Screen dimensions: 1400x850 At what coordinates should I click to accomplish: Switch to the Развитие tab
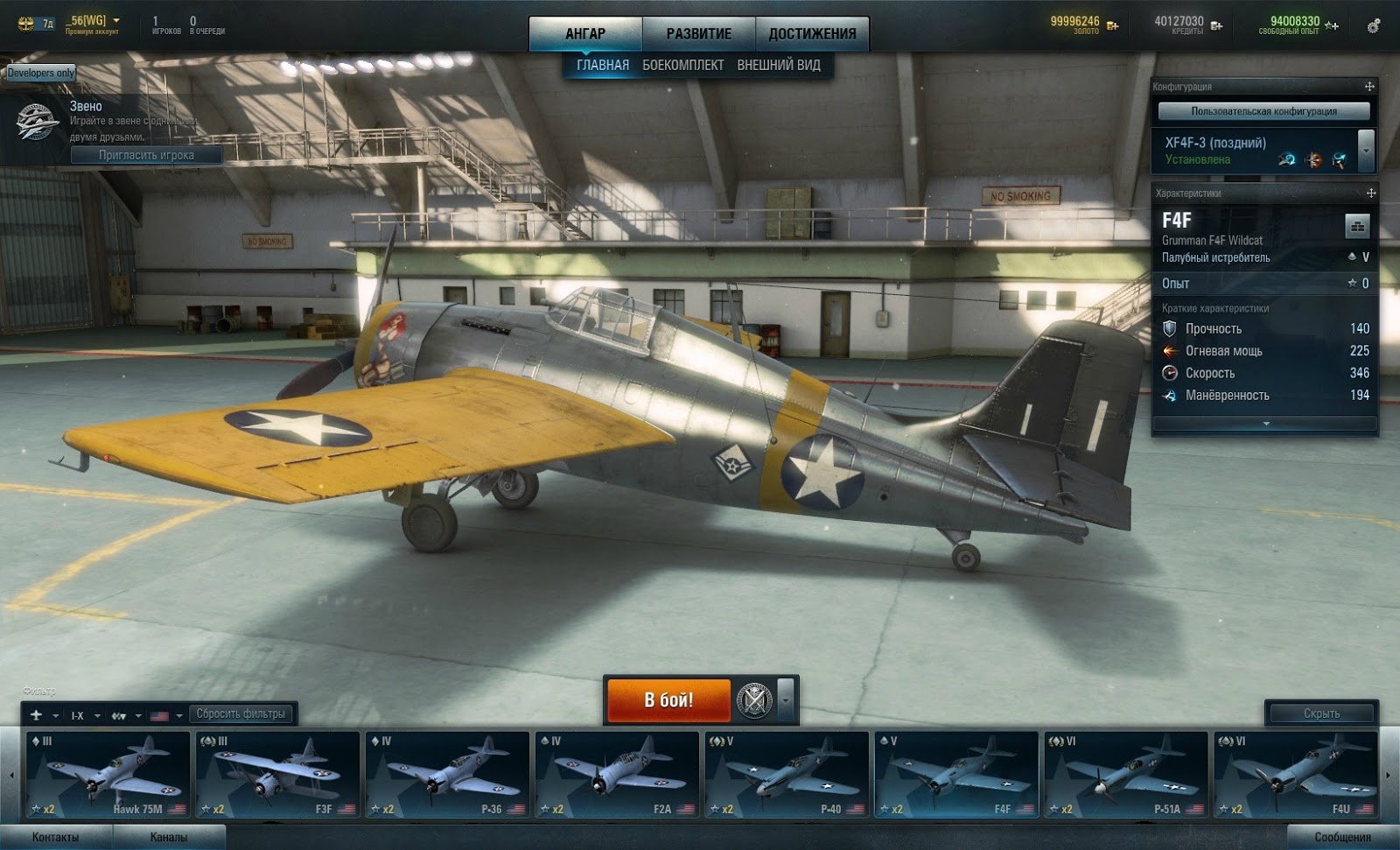(x=698, y=33)
